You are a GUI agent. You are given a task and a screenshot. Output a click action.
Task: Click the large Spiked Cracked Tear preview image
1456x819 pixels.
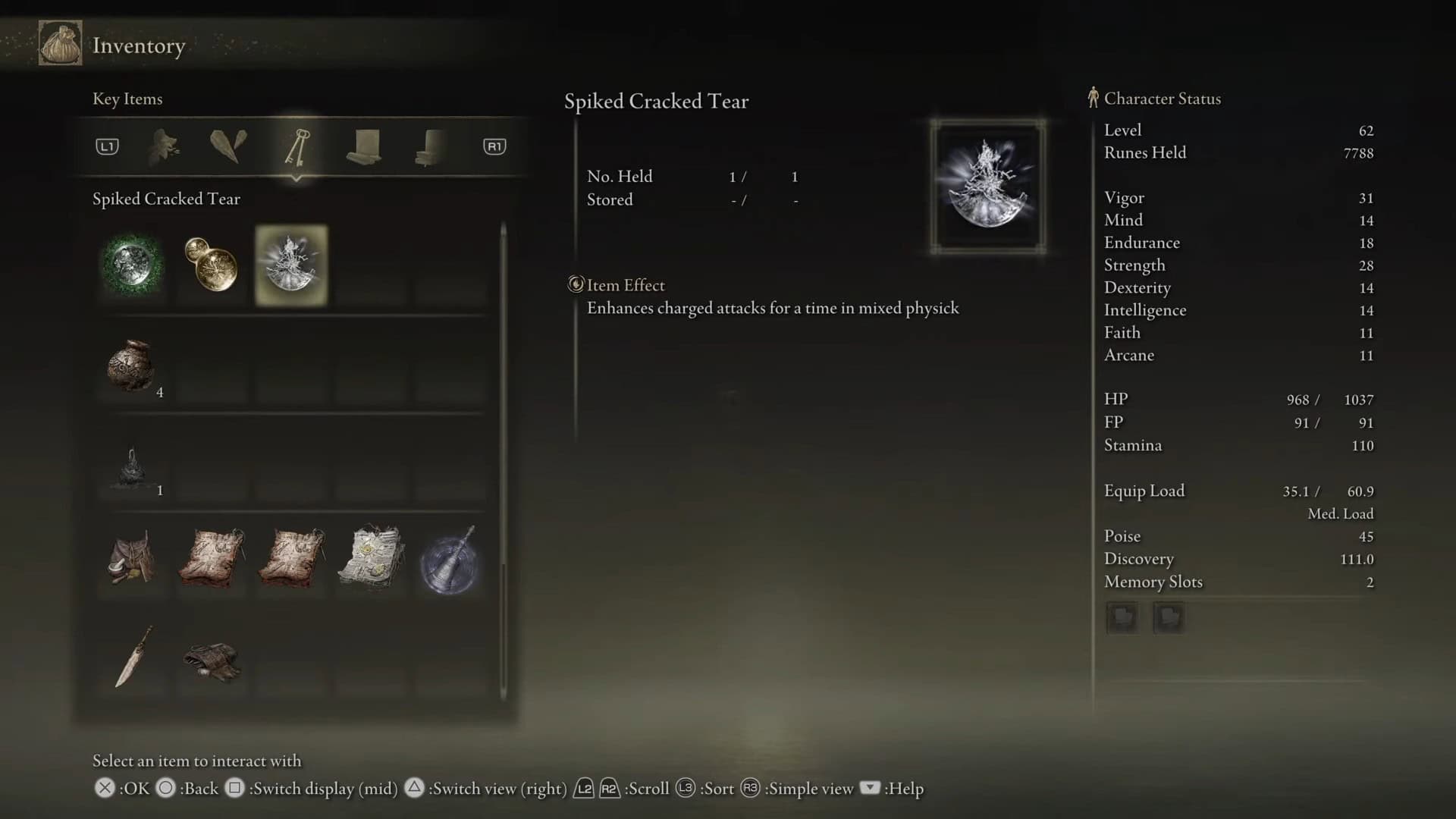pyautogui.click(x=988, y=186)
